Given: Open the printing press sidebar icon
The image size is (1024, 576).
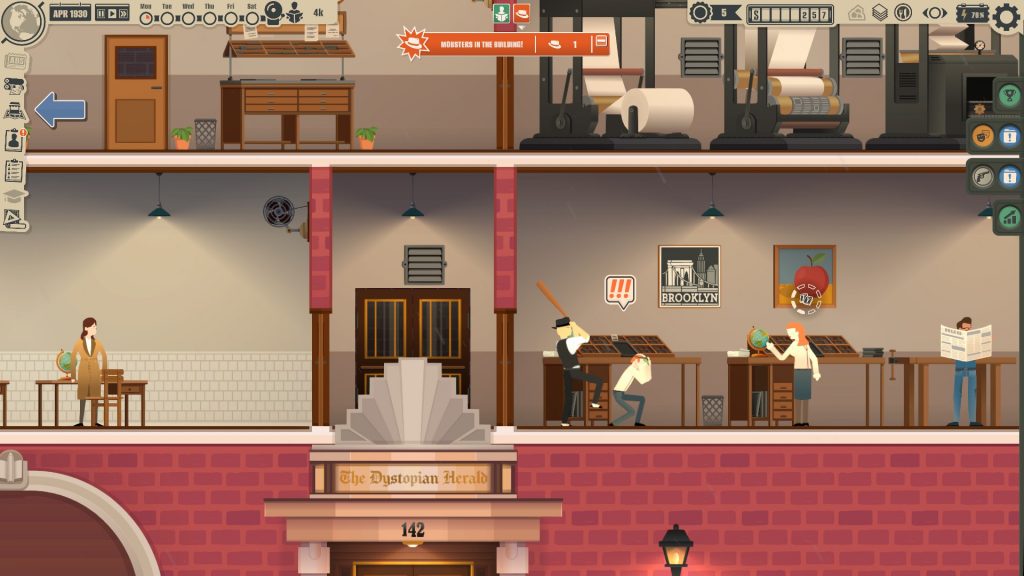Looking at the screenshot, I should (15, 85).
